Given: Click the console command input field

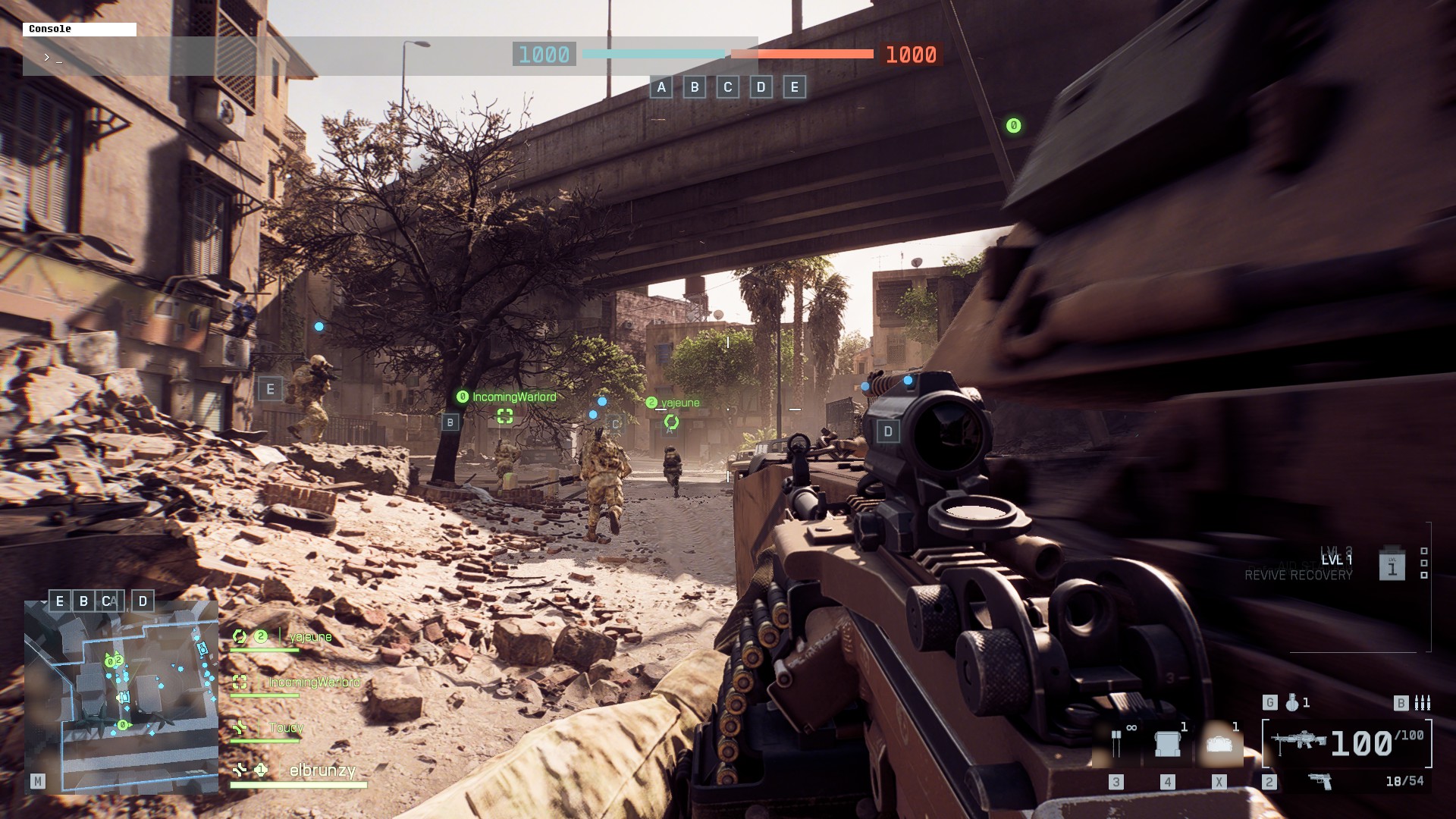Looking at the screenshot, I should (x=379, y=57).
